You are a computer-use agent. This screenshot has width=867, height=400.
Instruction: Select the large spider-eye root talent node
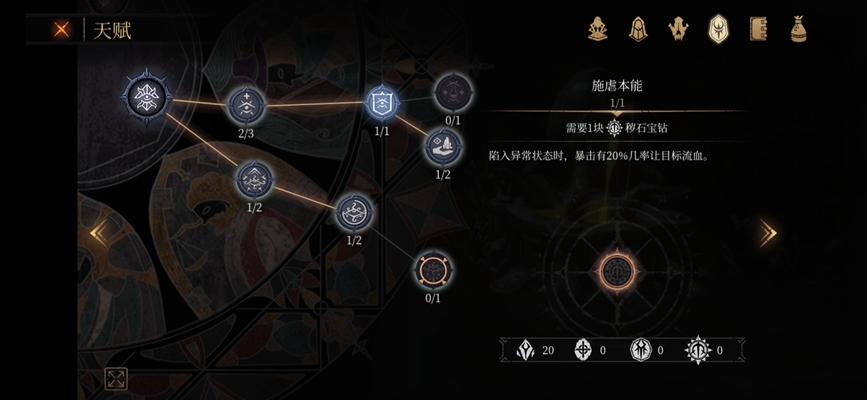coord(147,96)
